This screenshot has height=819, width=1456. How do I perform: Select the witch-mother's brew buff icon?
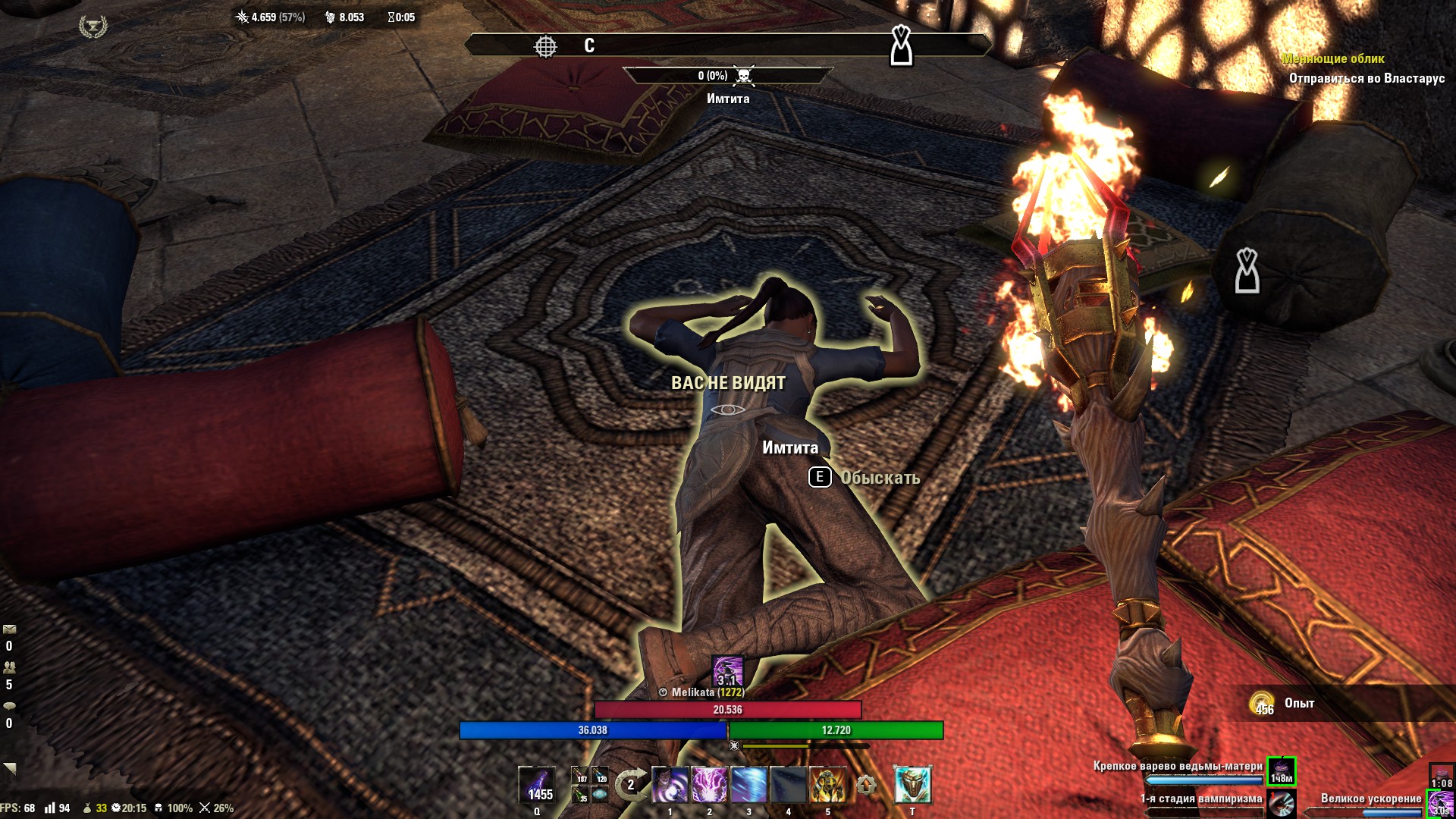tap(1282, 772)
